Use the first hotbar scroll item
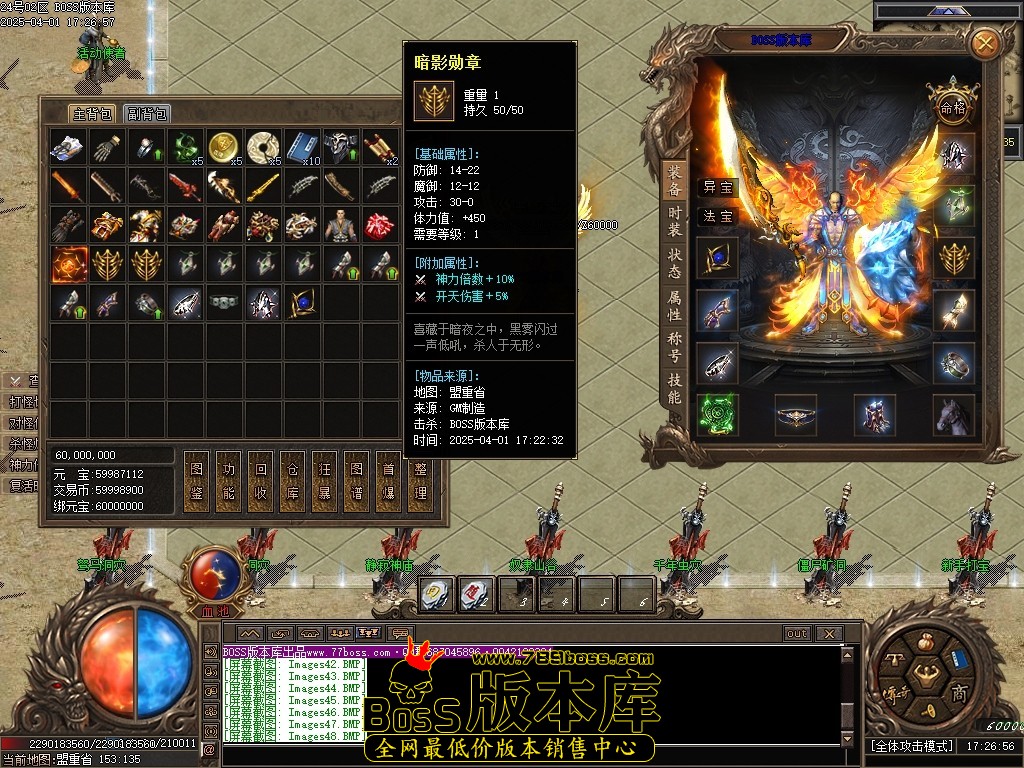The height and width of the screenshot is (768, 1024). [436, 596]
